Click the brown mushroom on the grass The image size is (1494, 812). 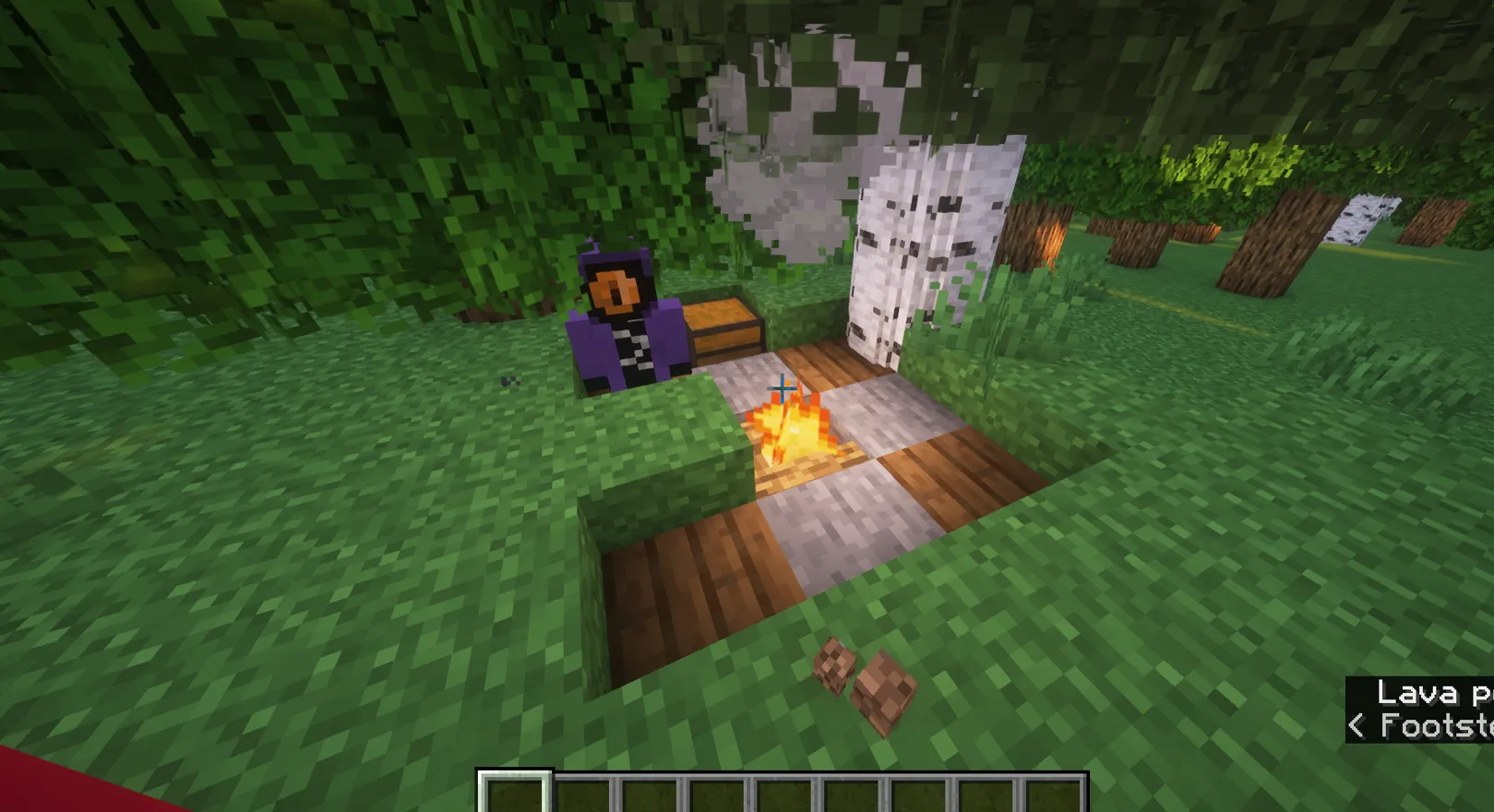[835, 666]
